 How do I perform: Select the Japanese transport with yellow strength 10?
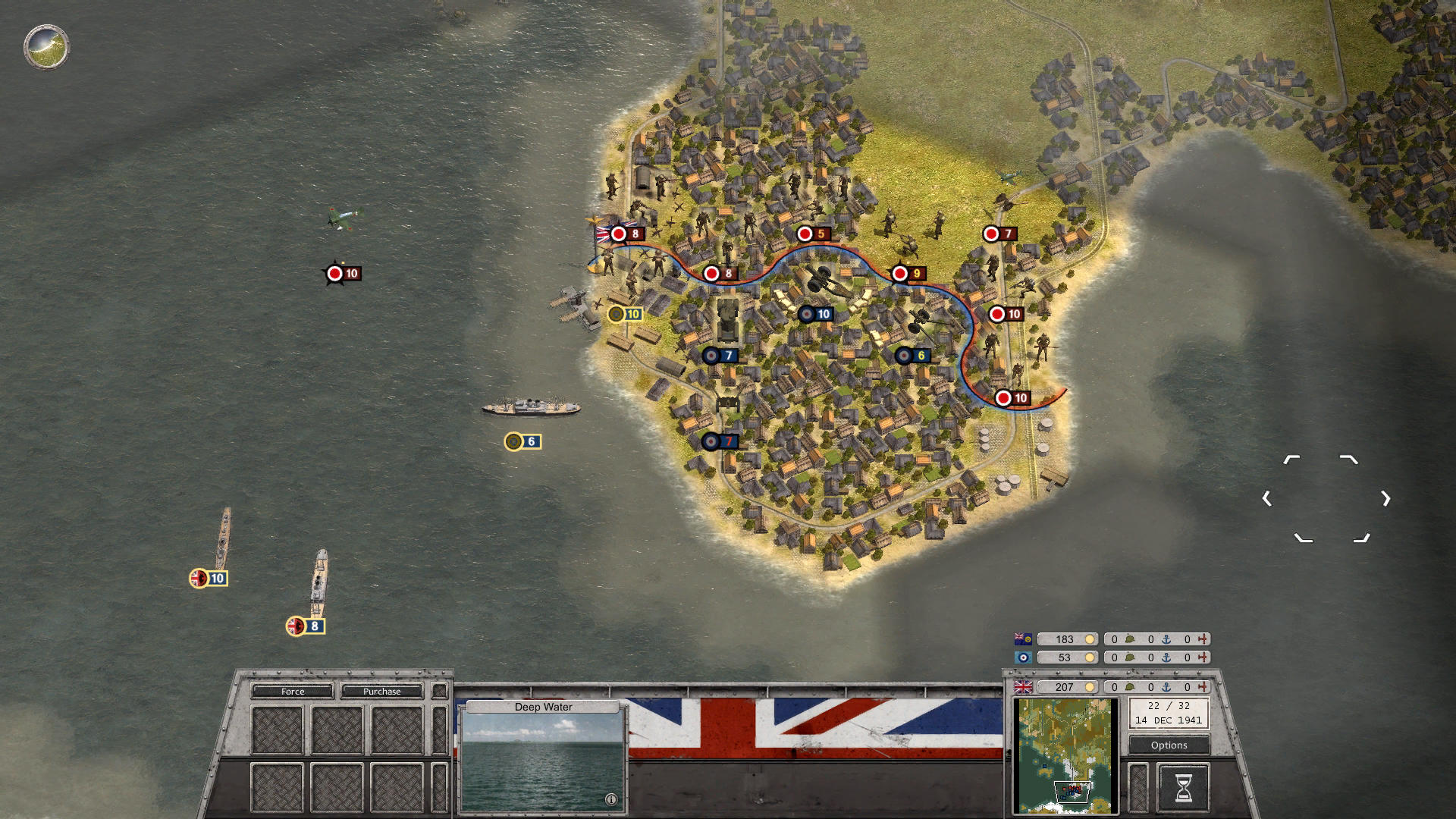(x=626, y=312)
